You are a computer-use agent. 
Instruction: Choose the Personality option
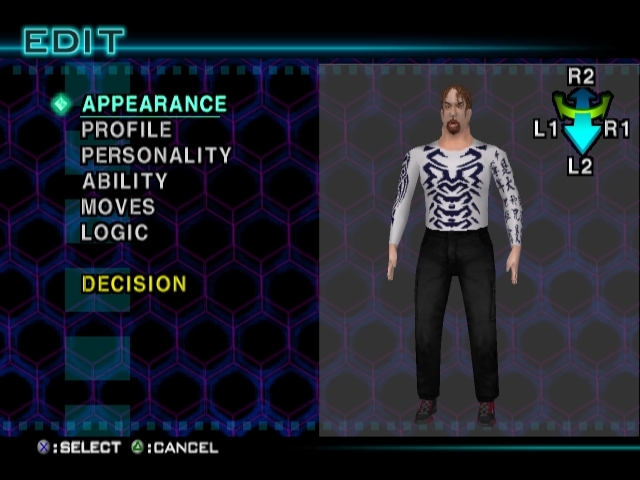[x=156, y=156]
